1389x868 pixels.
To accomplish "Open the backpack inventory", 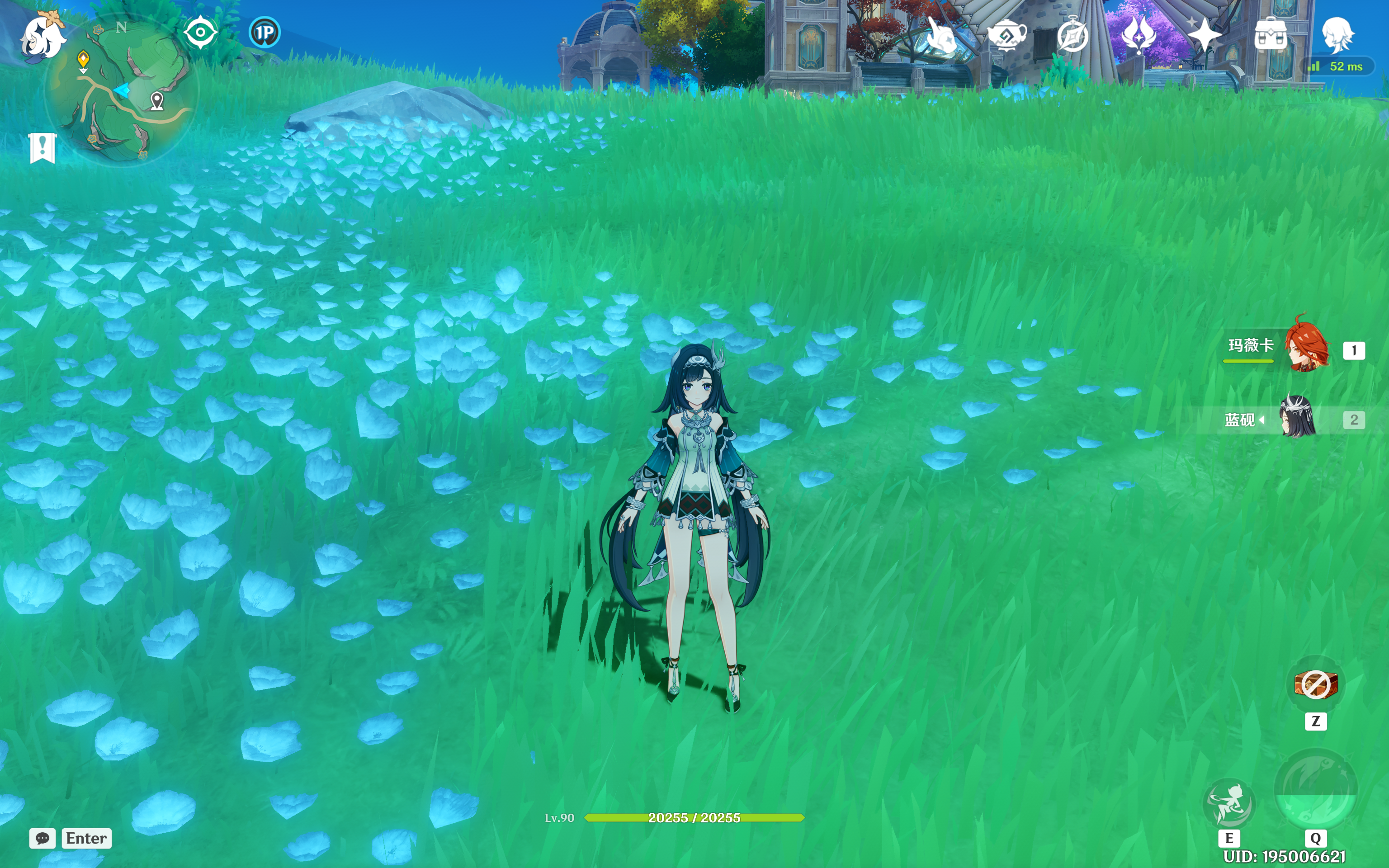I will (x=1271, y=36).
